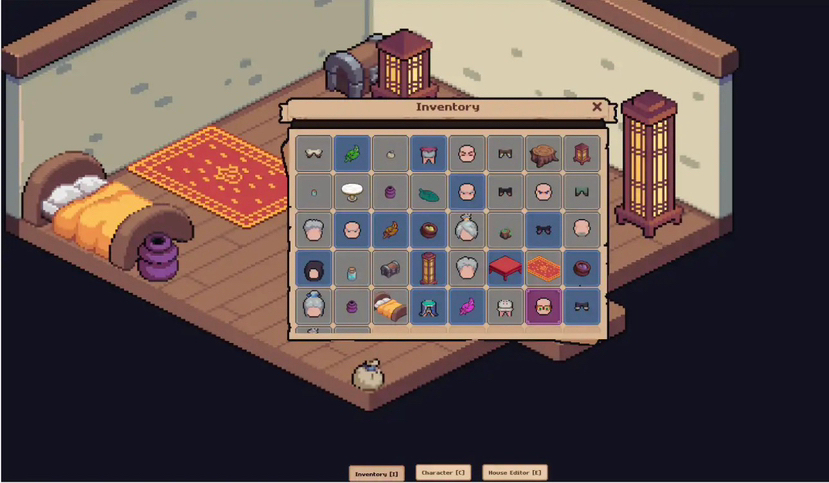Viewport: 829px width, 483px height.
Task: Select the glass jar item
Action: click(352, 269)
